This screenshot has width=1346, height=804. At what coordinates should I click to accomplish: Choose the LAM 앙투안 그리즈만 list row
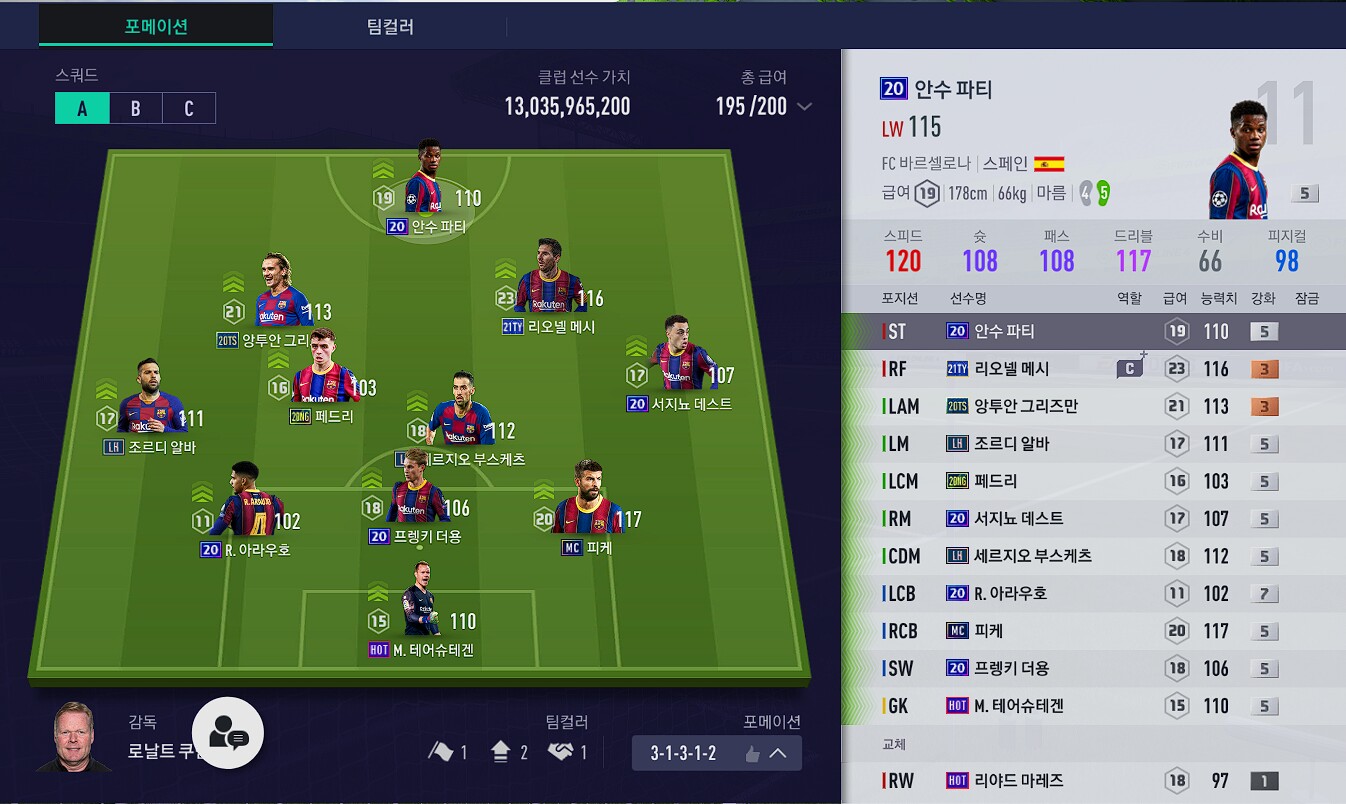1093,406
